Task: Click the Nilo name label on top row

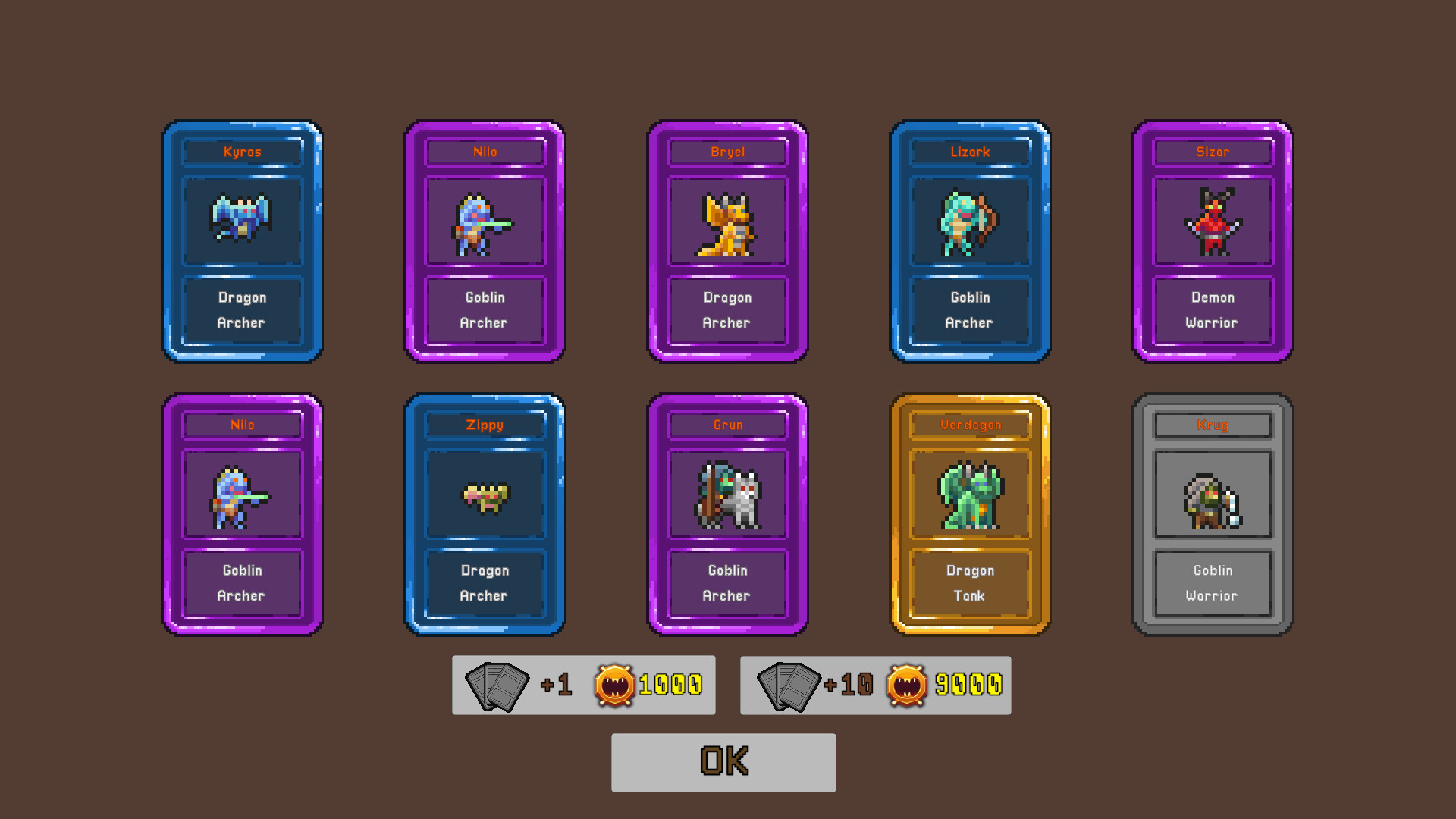Action: (485, 152)
